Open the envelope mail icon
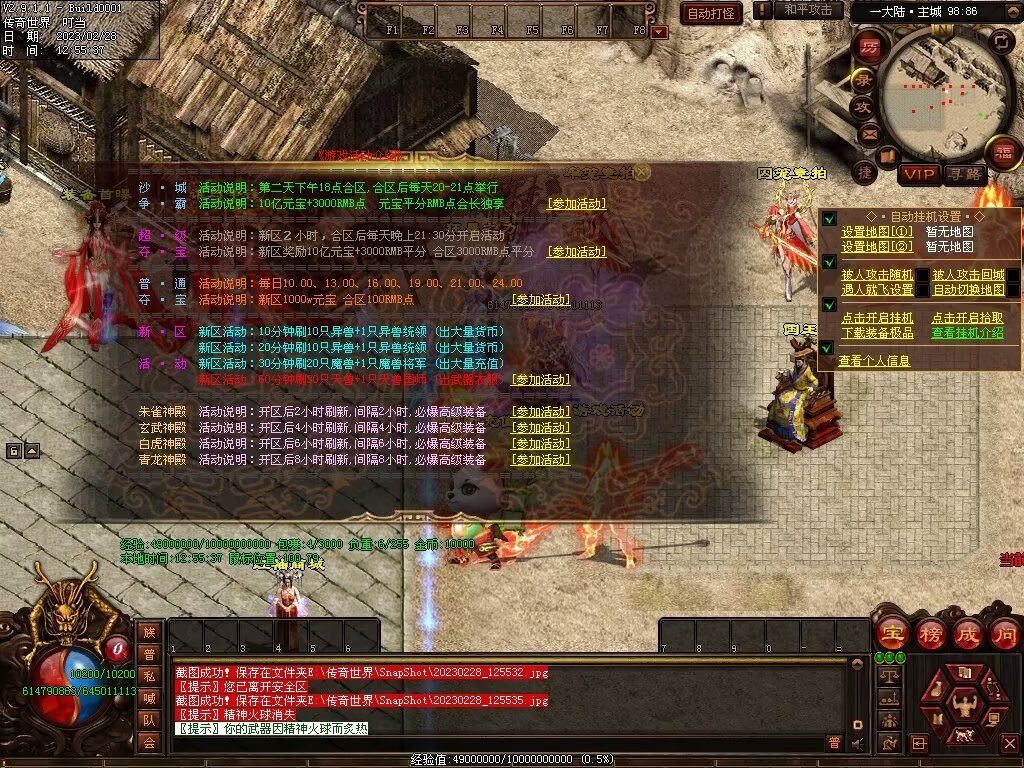This screenshot has width=1024, height=768. coord(869,134)
